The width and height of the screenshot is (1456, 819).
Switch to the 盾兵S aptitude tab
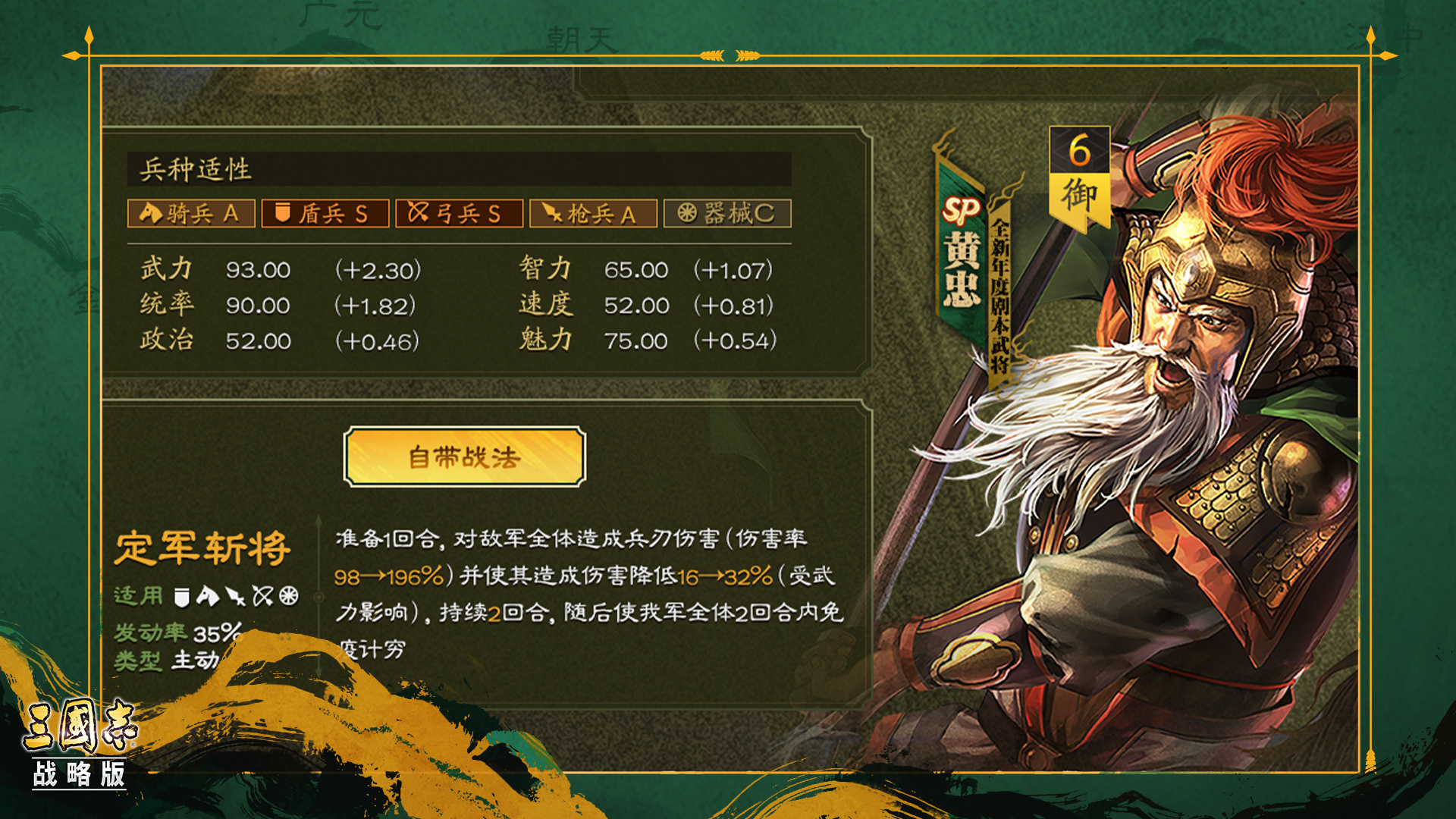click(325, 214)
